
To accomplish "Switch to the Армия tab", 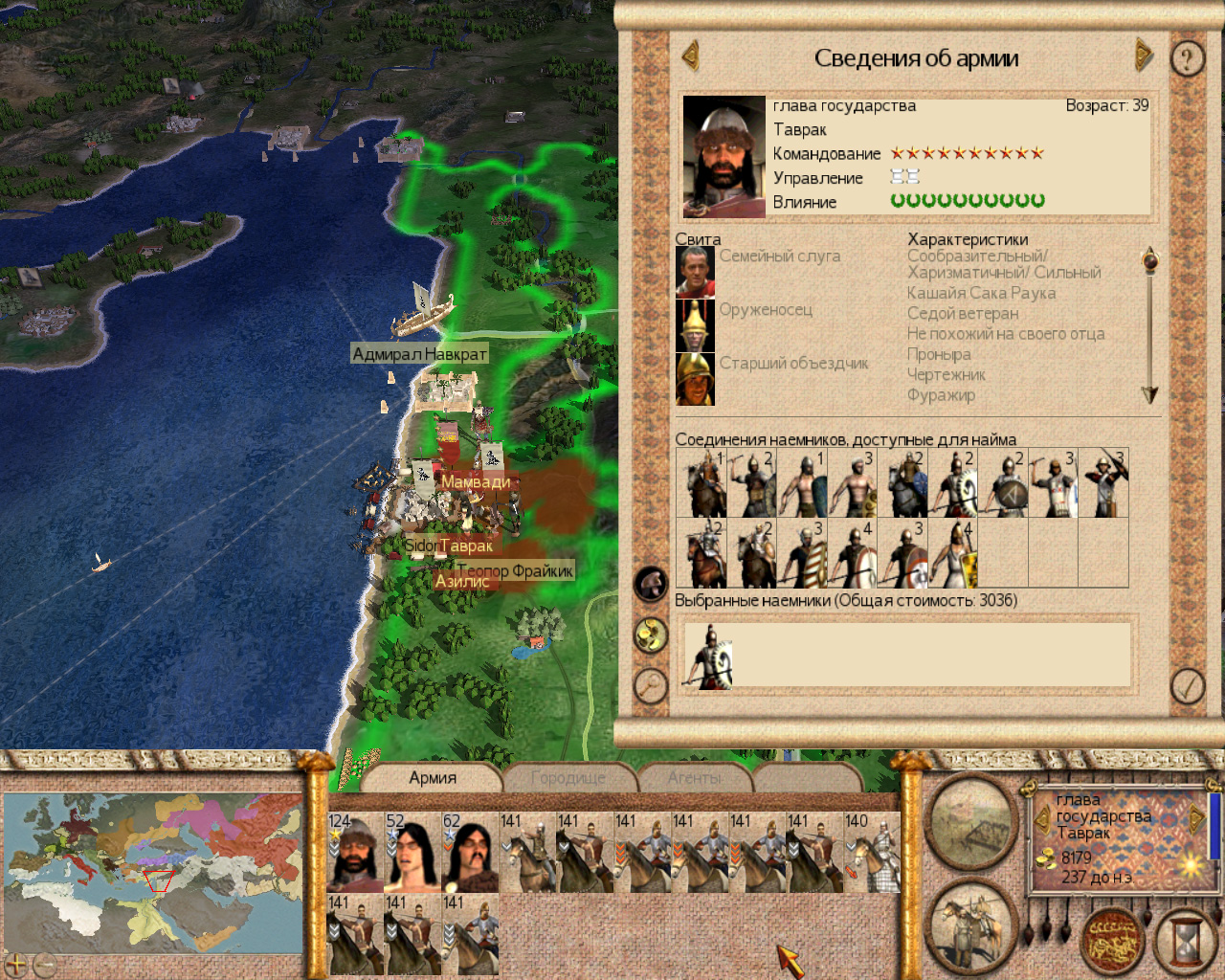I will (433, 778).
